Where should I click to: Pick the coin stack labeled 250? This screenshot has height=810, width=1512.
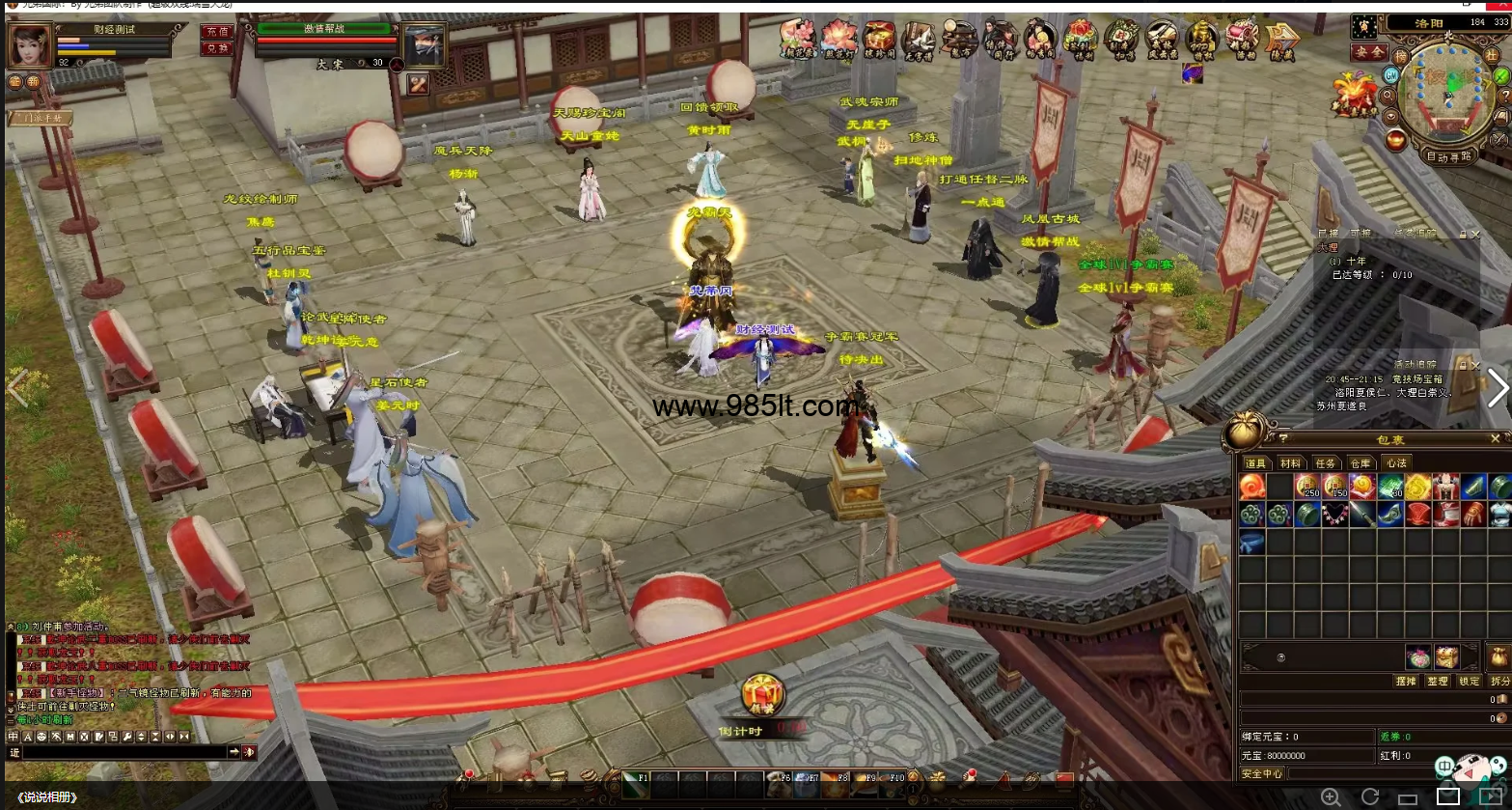pyautogui.click(x=1307, y=487)
